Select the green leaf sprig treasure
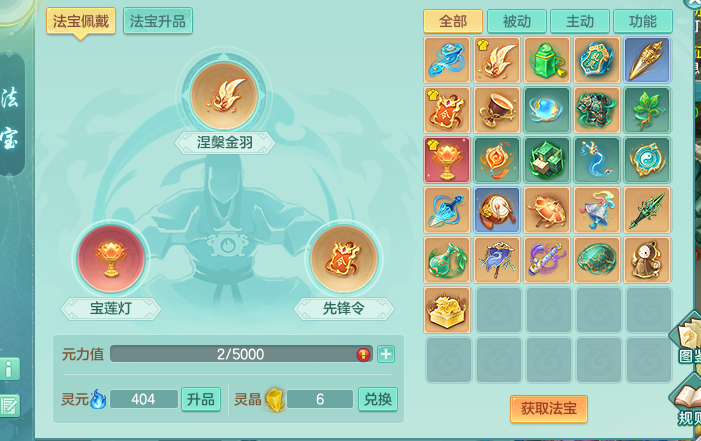Screen dimensions: 701x441 647,110
